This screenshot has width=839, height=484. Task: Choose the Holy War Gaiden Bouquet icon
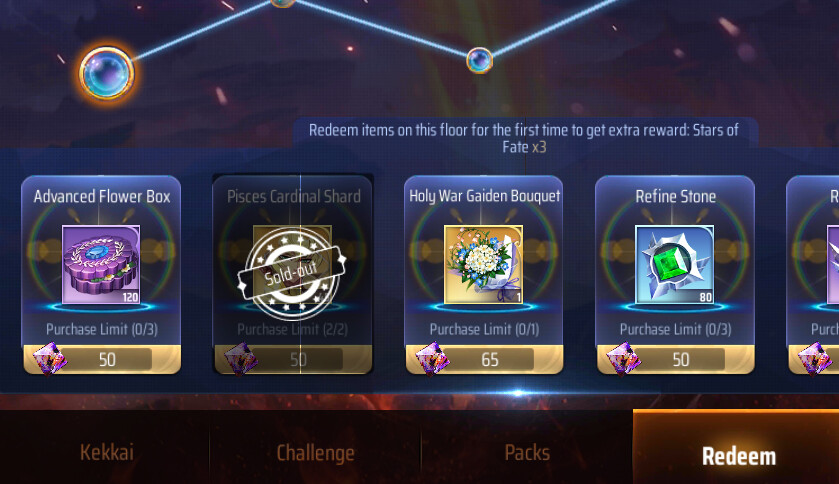pyautogui.click(x=484, y=264)
